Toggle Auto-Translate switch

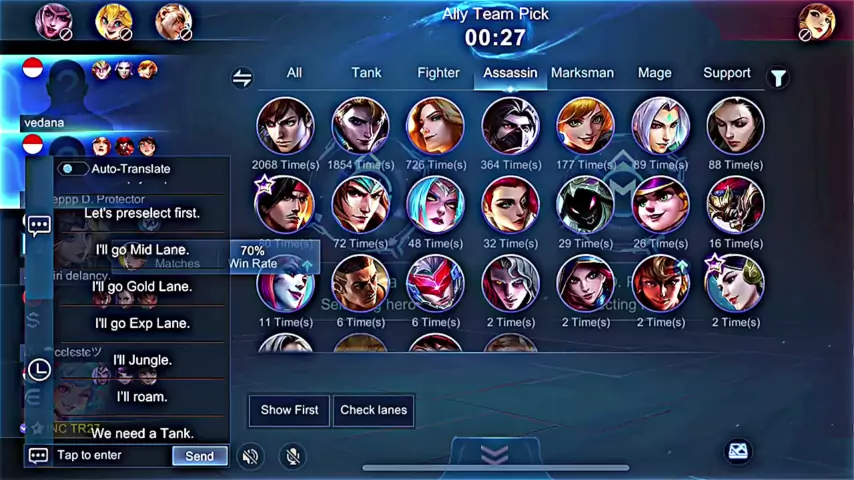(72, 169)
